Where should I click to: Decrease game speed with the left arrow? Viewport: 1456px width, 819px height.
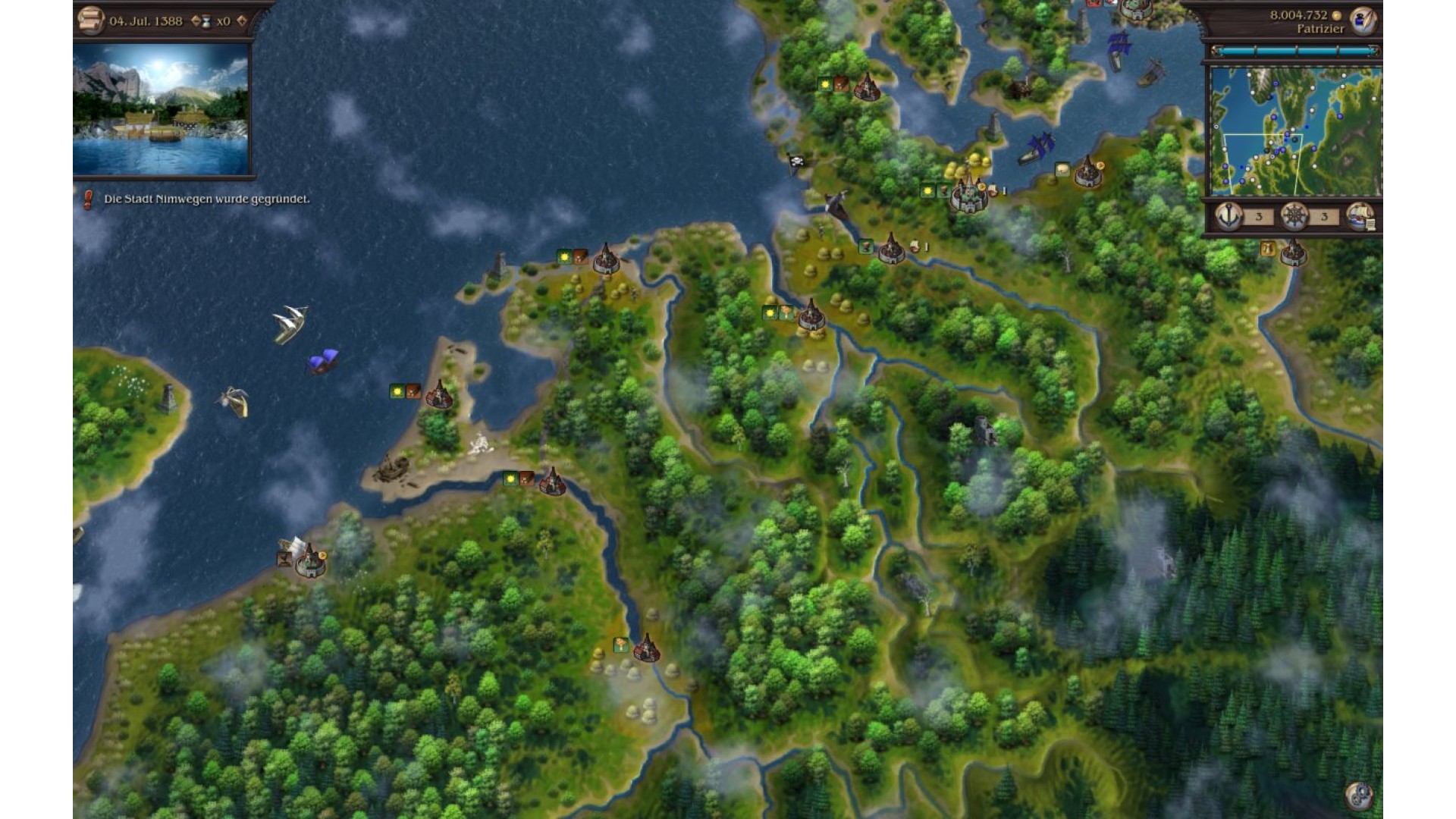(x=196, y=22)
